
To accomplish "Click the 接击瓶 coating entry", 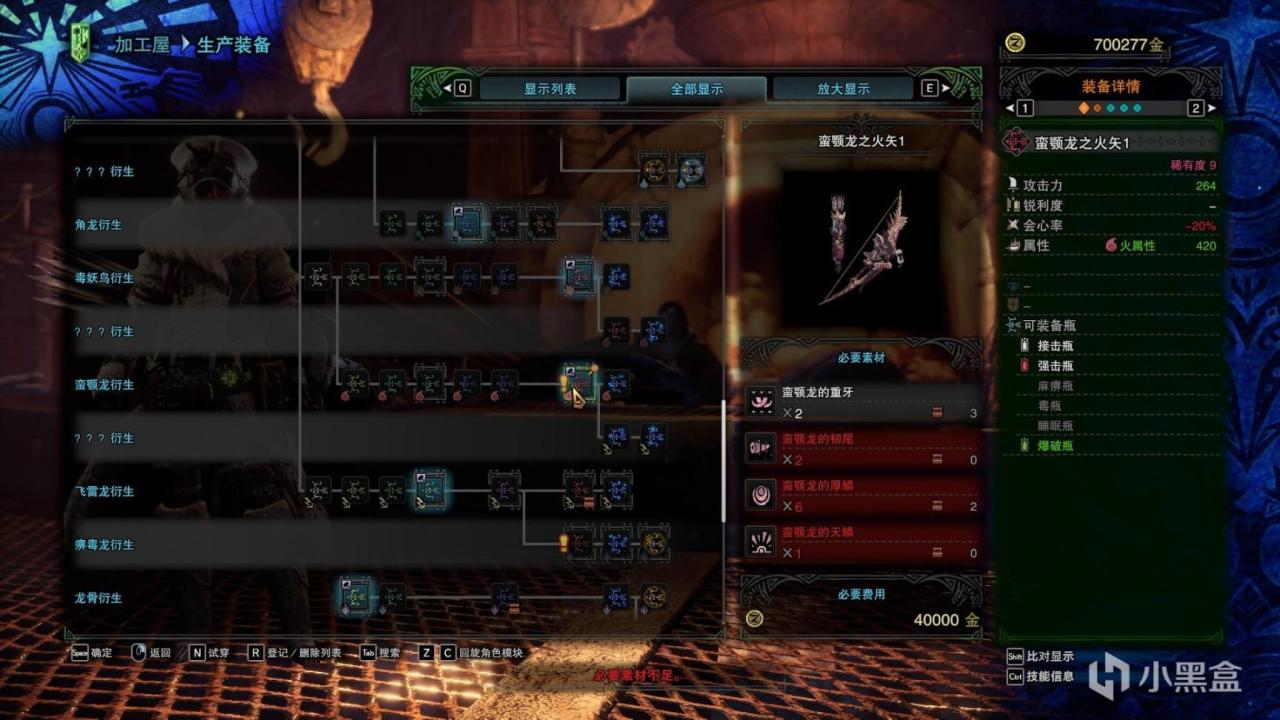I will (x=1055, y=346).
